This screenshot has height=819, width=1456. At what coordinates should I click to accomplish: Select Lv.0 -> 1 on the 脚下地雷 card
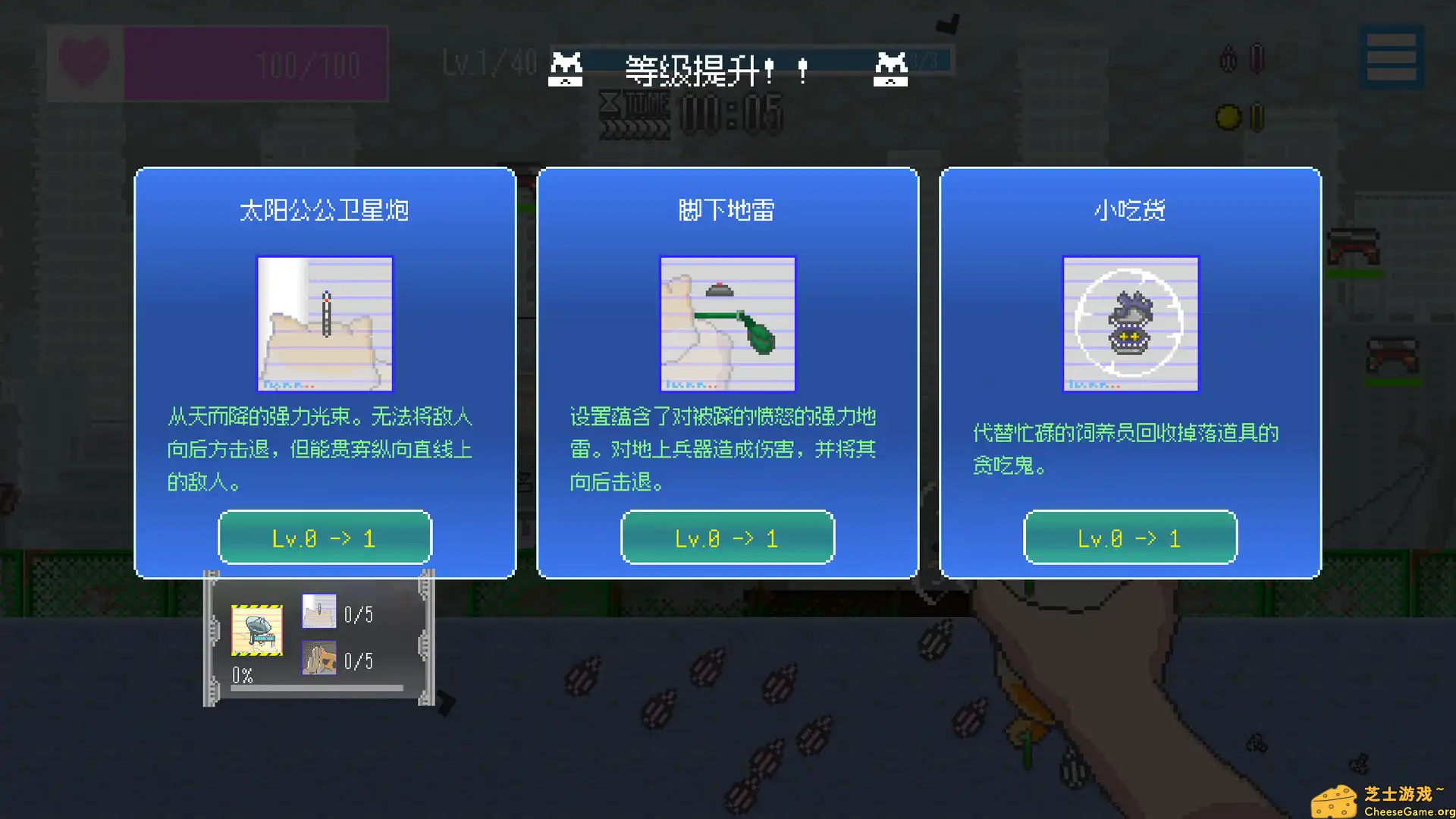[727, 538]
